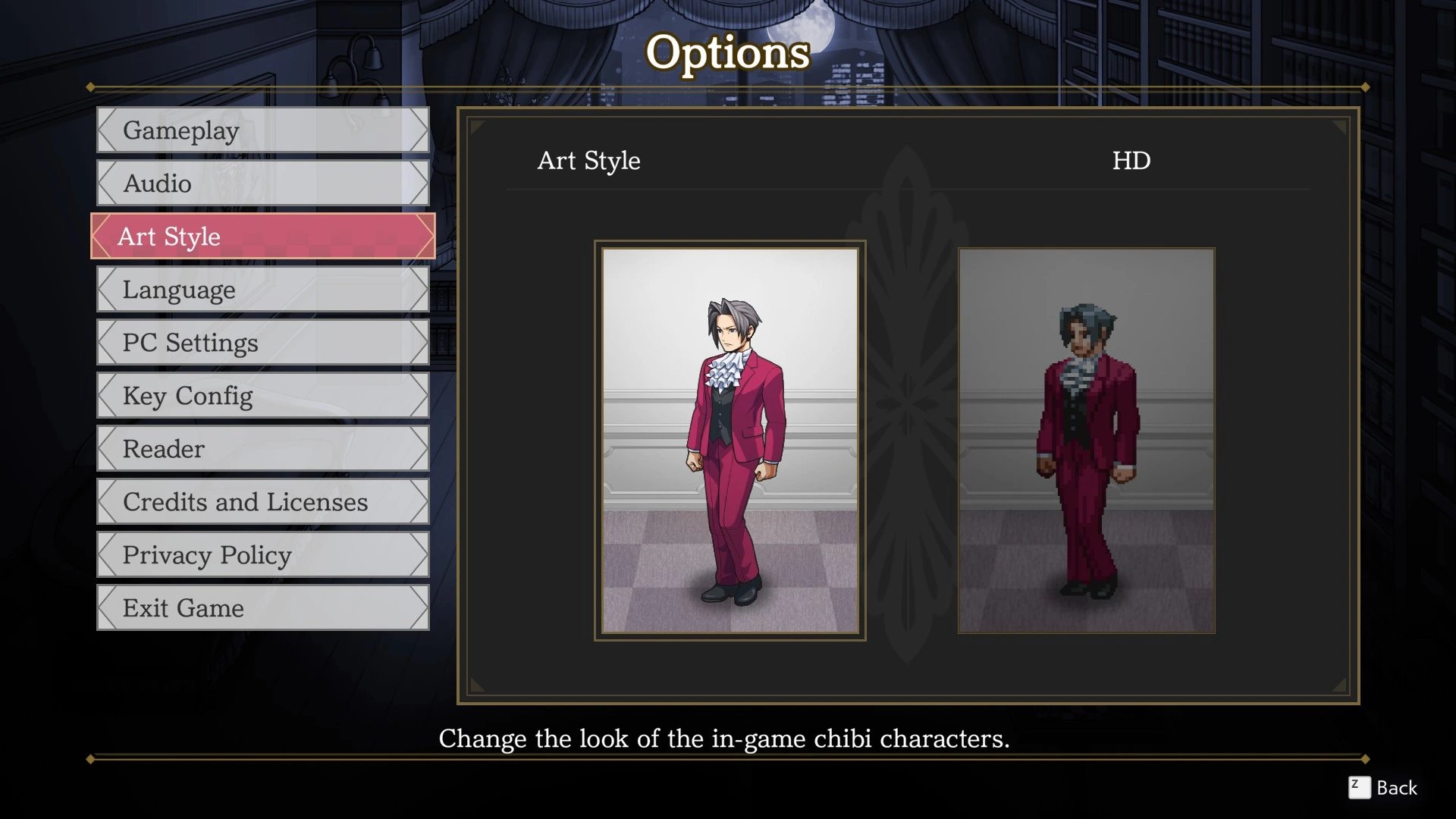Click Exit Game
The width and height of the screenshot is (1456, 819).
262,608
